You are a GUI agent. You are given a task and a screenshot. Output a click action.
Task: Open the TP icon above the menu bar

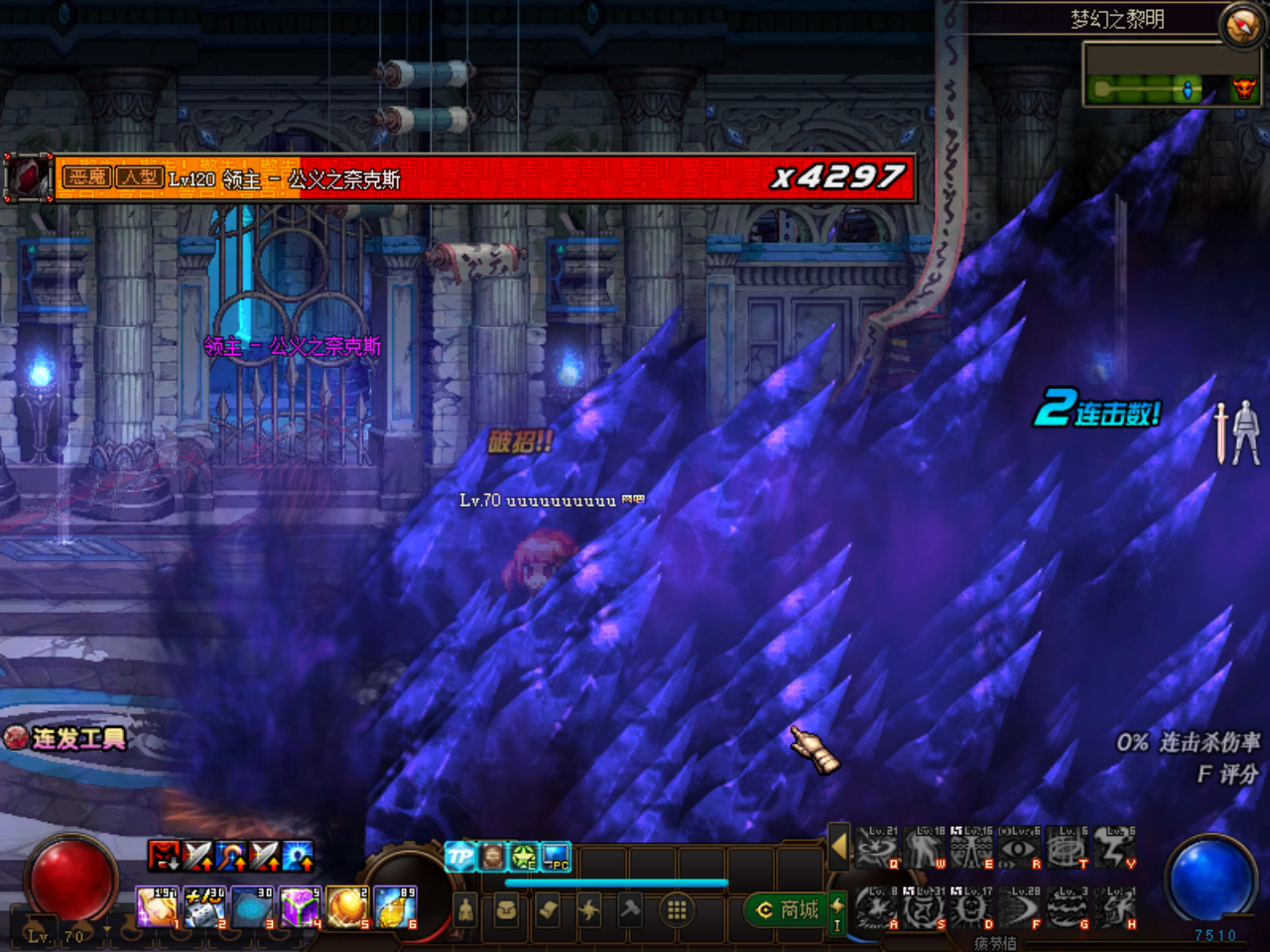tap(459, 856)
